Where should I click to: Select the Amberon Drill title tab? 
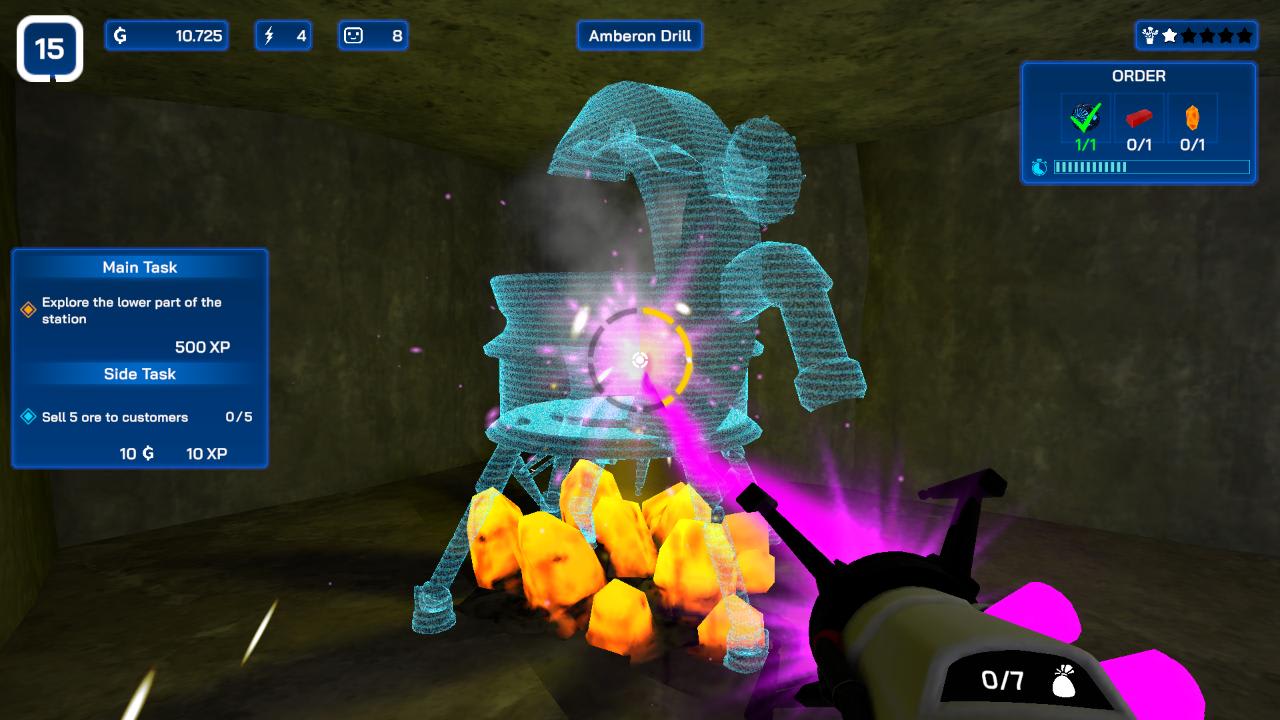(639, 35)
